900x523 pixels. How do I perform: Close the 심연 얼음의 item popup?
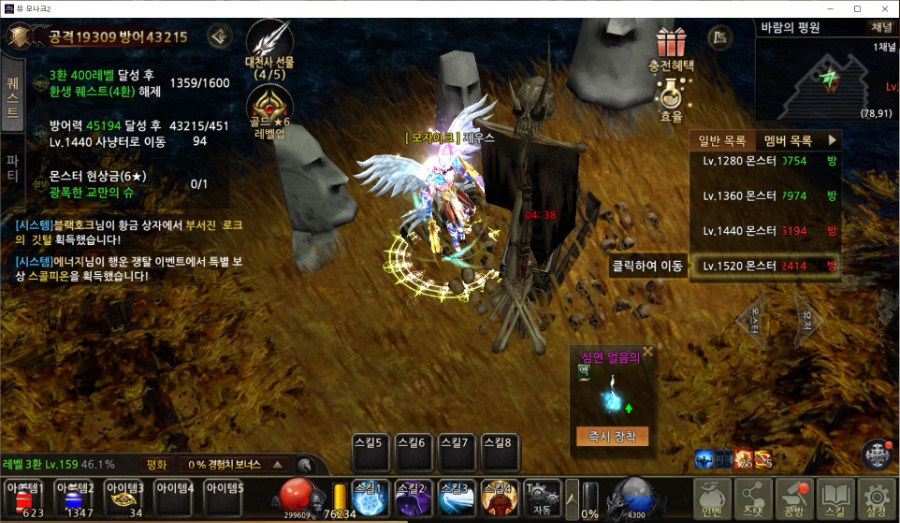click(x=648, y=352)
